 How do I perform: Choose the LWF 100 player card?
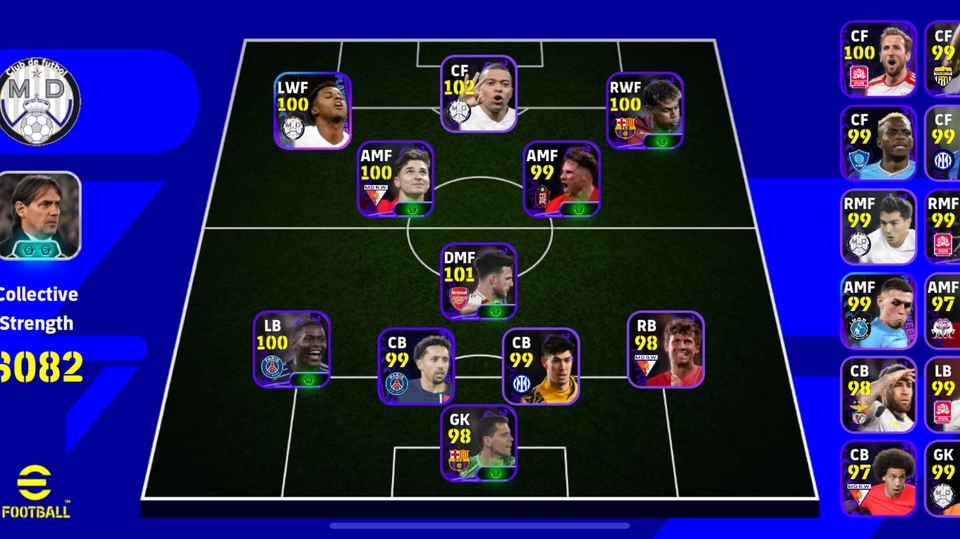[x=312, y=111]
